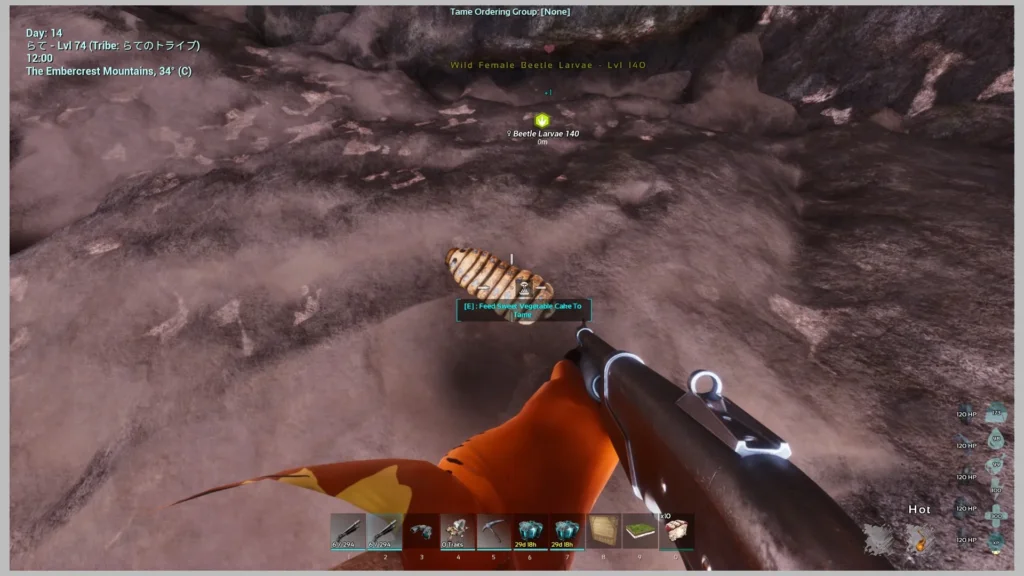Pick the hotbar item labeled 0 Traks

457,531
